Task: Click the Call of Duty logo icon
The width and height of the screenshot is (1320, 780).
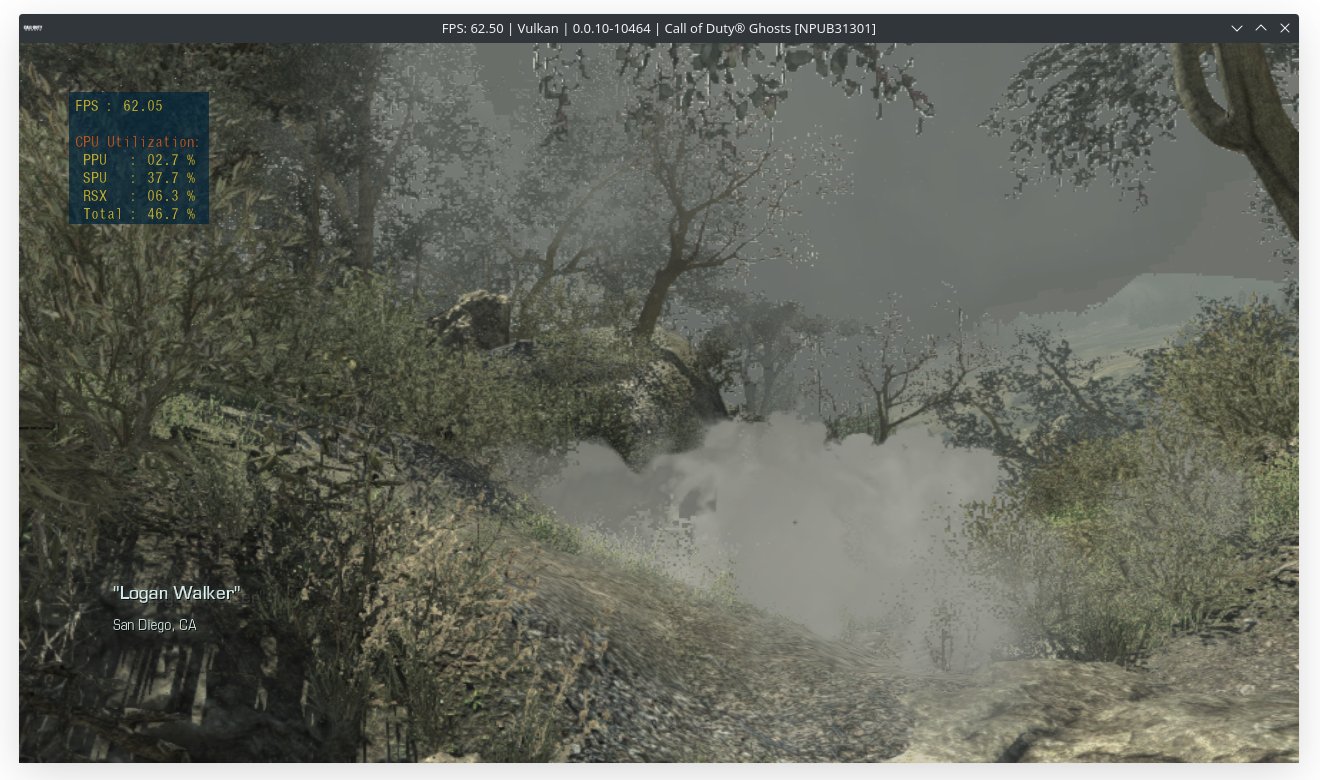Action: [x=33, y=28]
